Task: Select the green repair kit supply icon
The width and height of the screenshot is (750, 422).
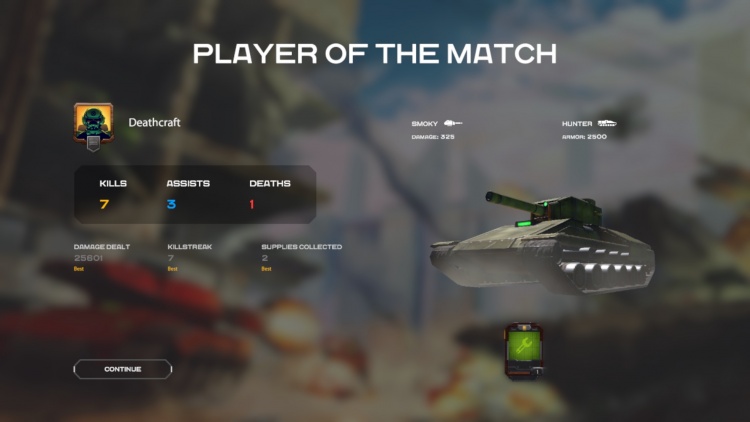Action: [x=524, y=349]
